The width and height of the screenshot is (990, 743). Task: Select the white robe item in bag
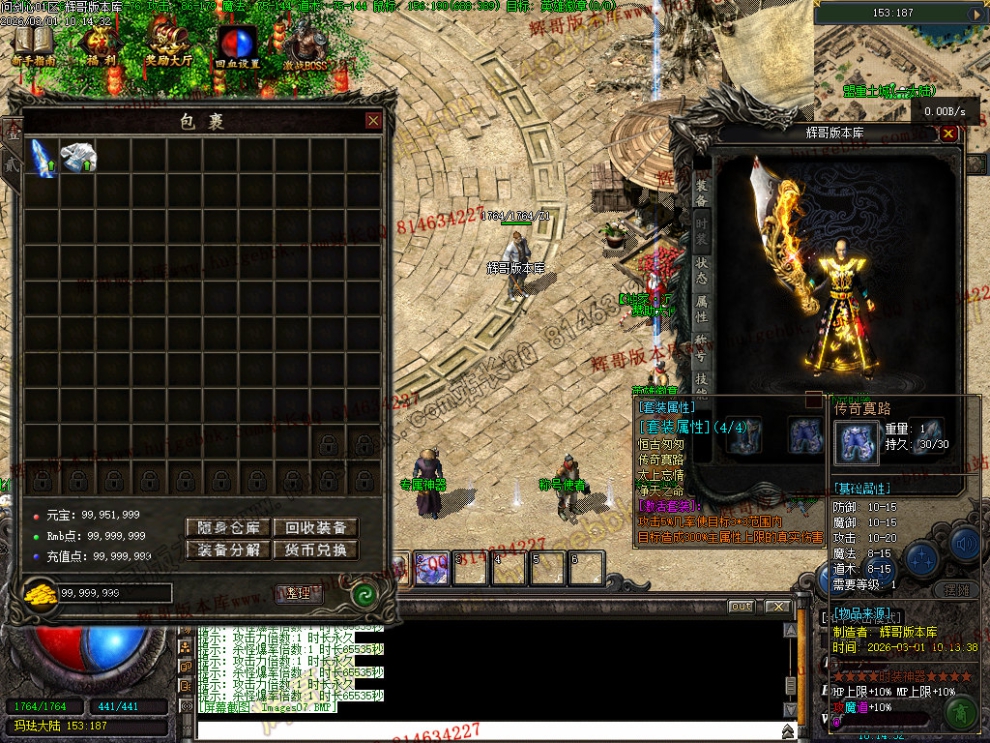(78, 157)
